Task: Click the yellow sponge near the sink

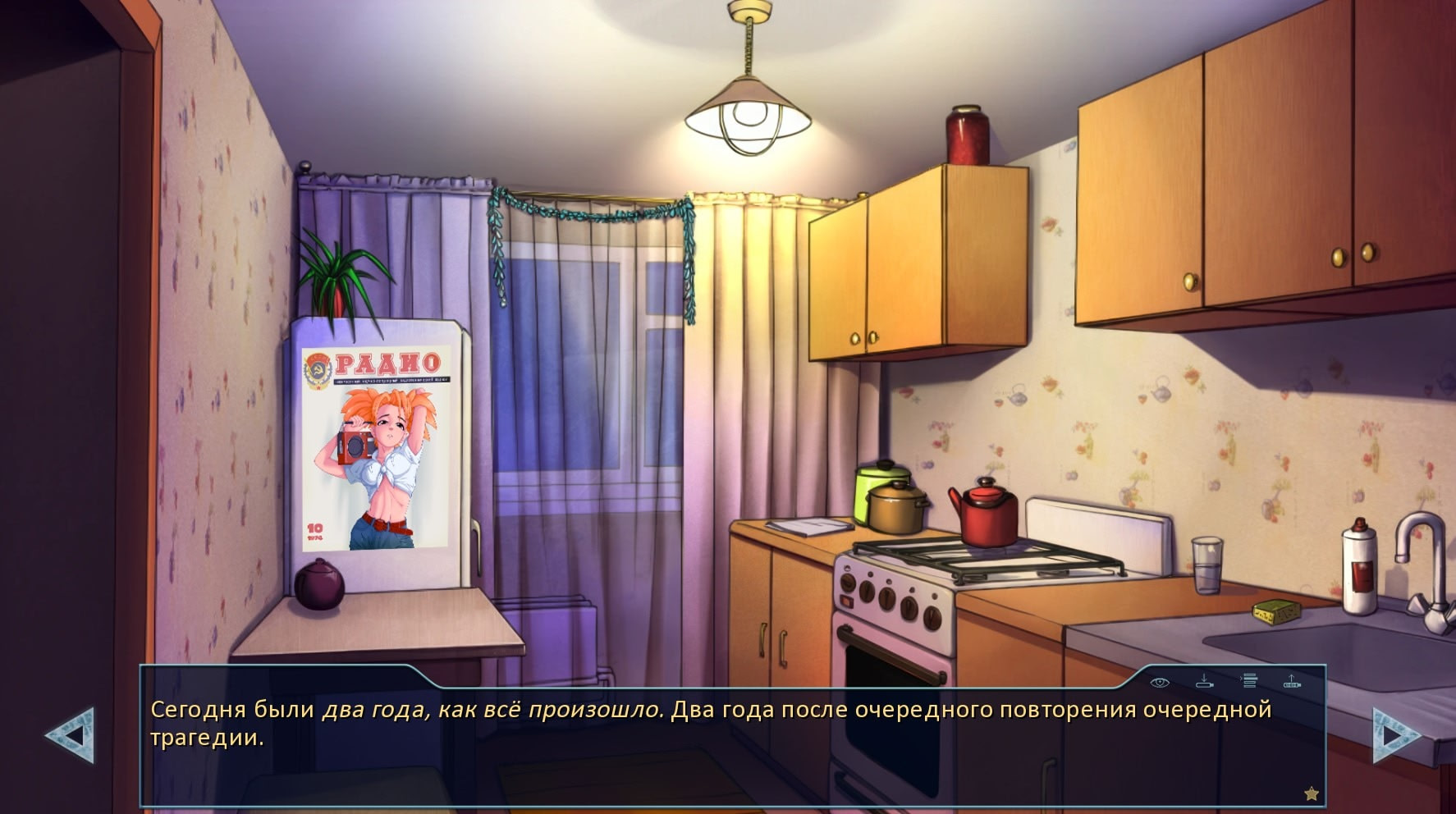Action: coord(1277,613)
